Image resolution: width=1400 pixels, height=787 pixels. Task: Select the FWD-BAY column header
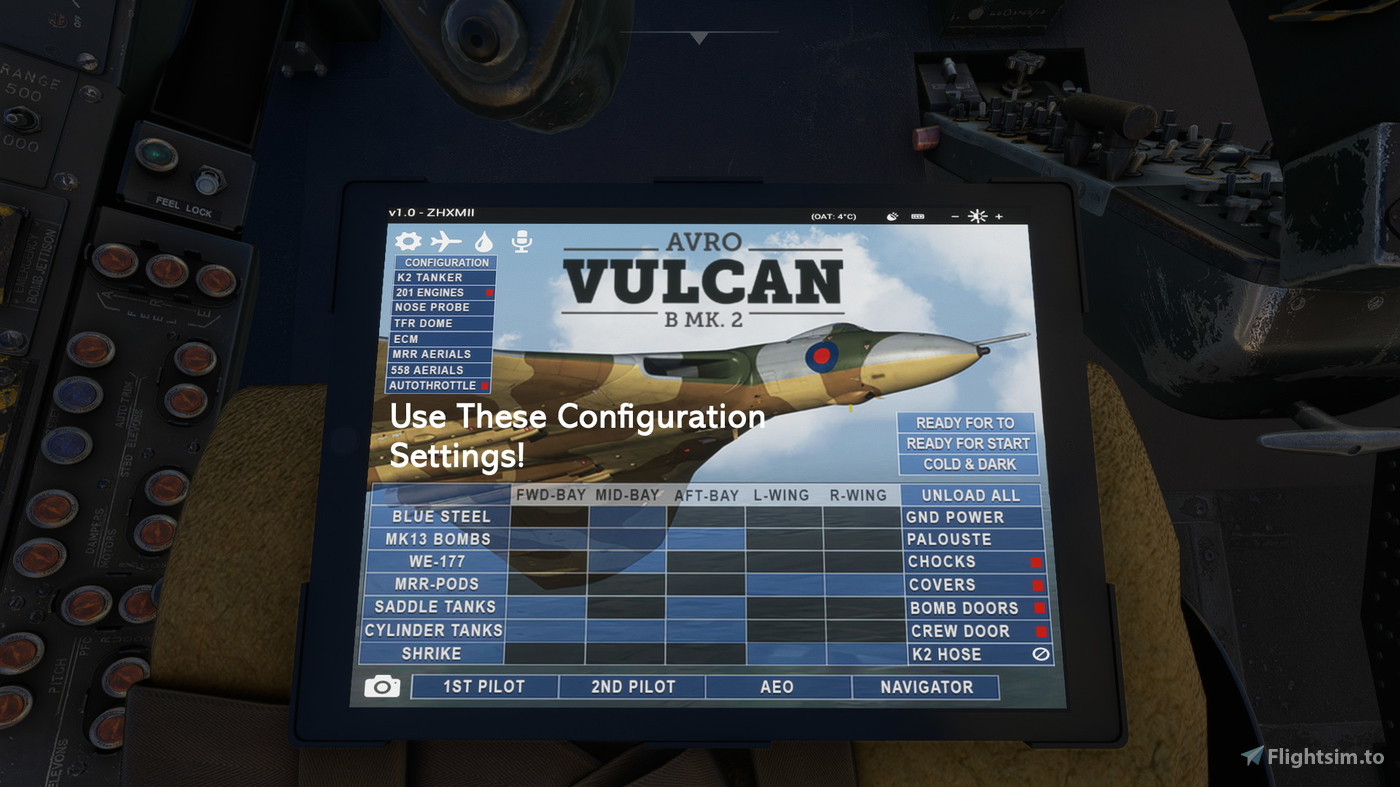coord(550,494)
